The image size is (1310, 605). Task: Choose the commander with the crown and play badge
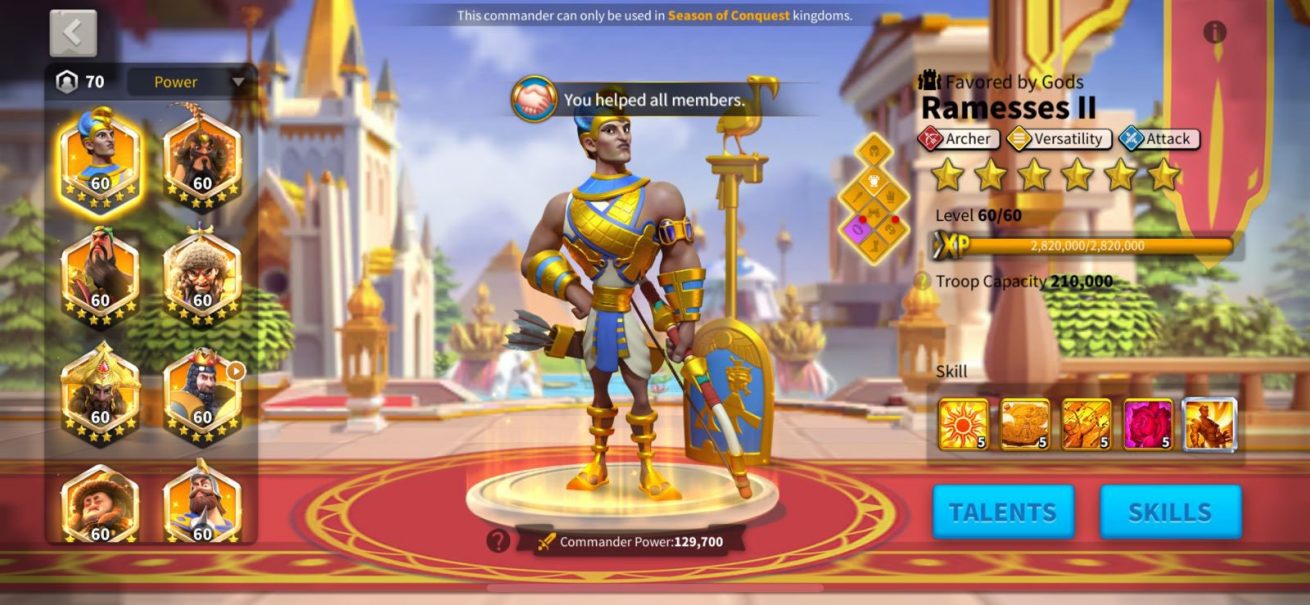tap(202, 394)
